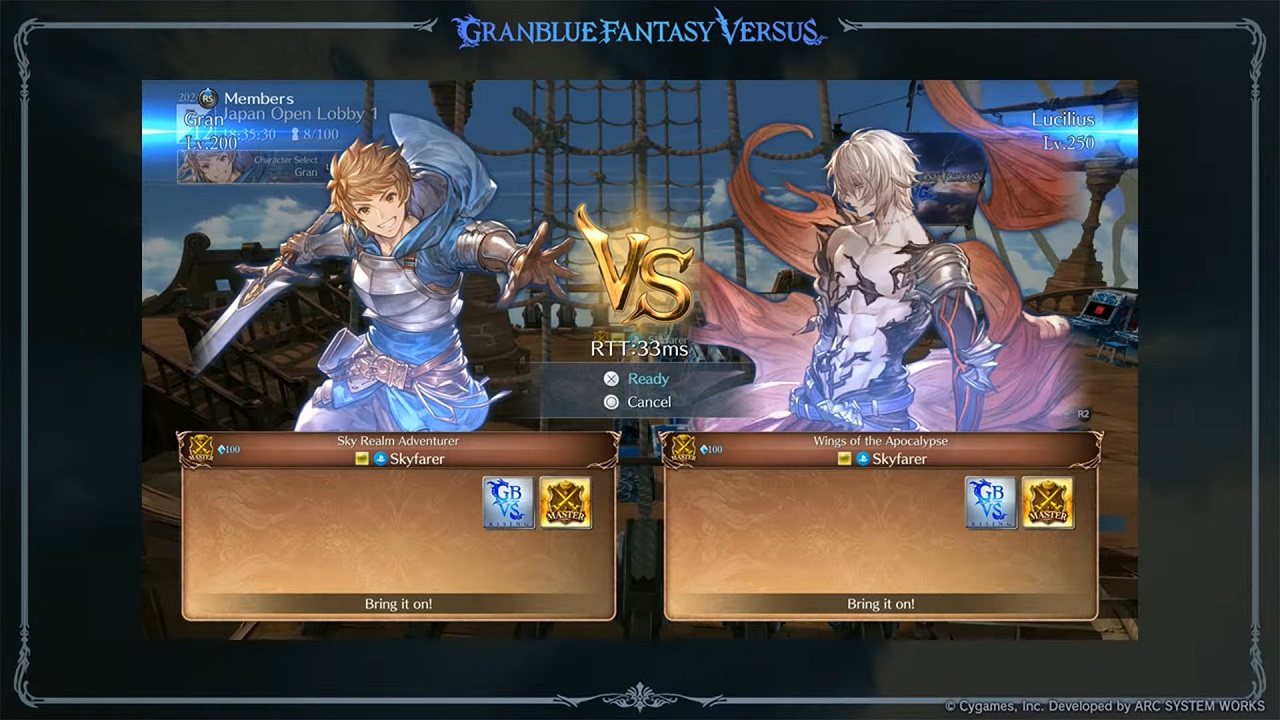Choose Cancel to back out of match
This screenshot has height=720, width=1280.
(x=648, y=402)
